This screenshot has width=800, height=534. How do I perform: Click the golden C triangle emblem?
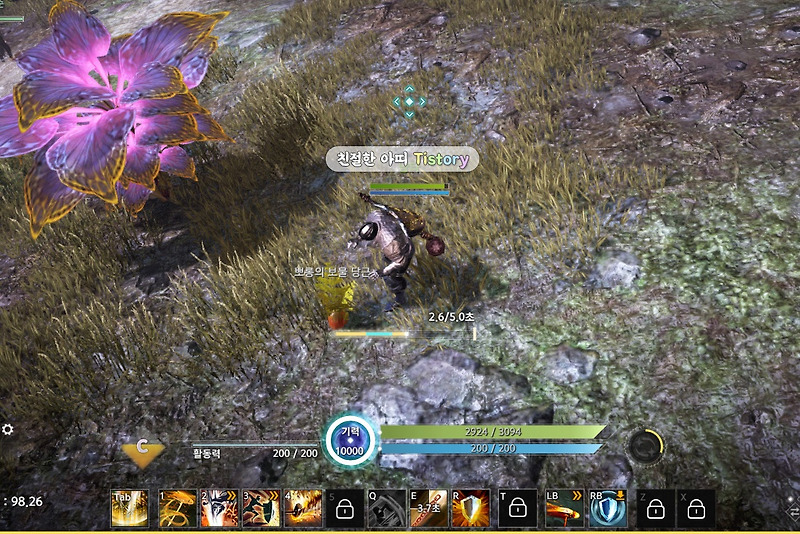(x=144, y=452)
